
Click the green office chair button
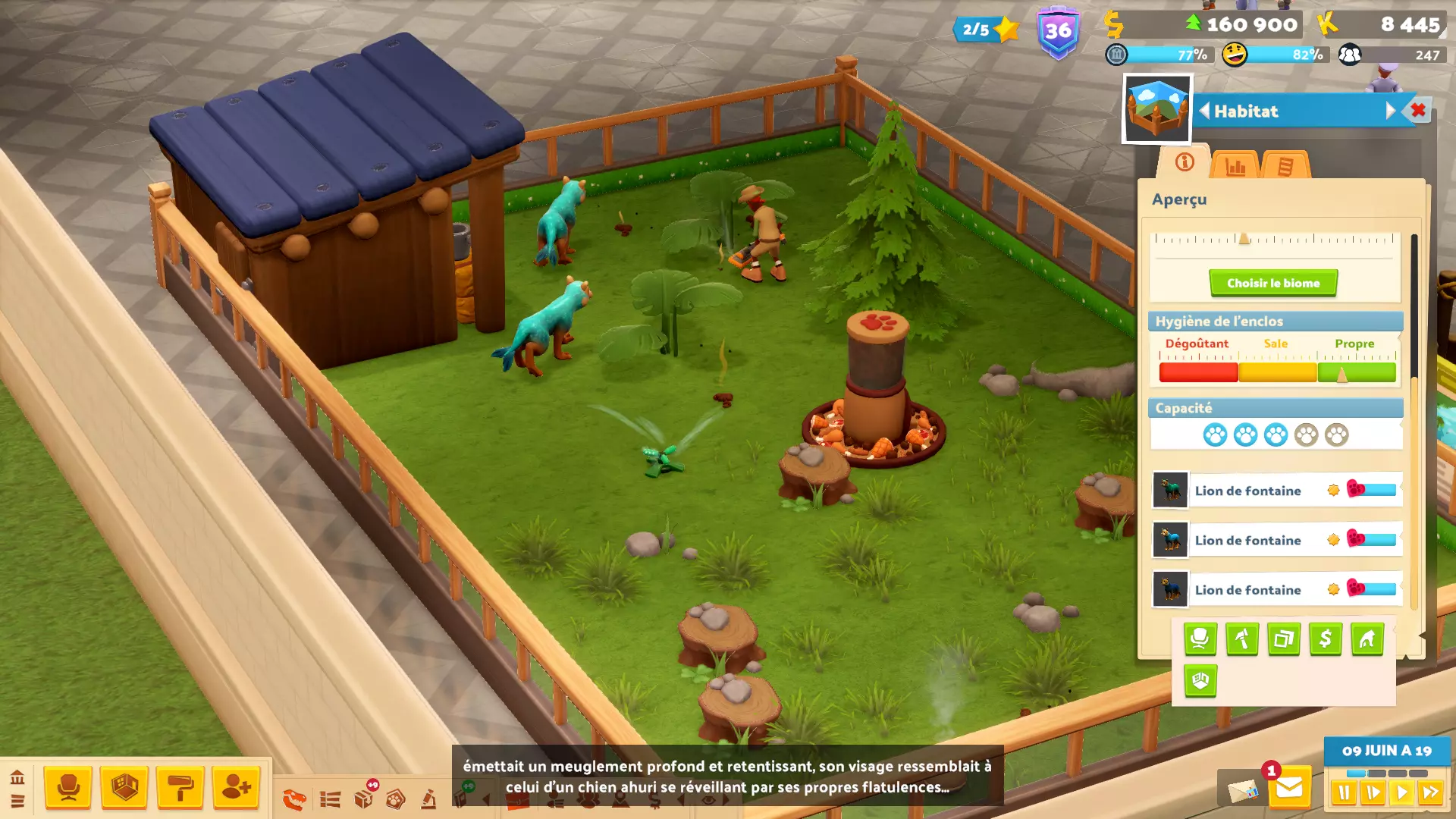coord(1200,639)
